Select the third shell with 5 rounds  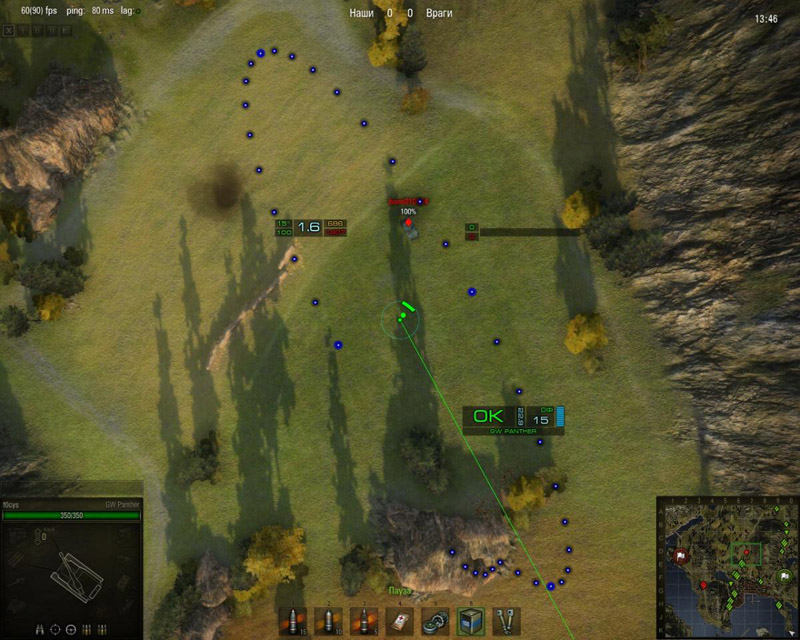pyautogui.click(x=364, y=621)
